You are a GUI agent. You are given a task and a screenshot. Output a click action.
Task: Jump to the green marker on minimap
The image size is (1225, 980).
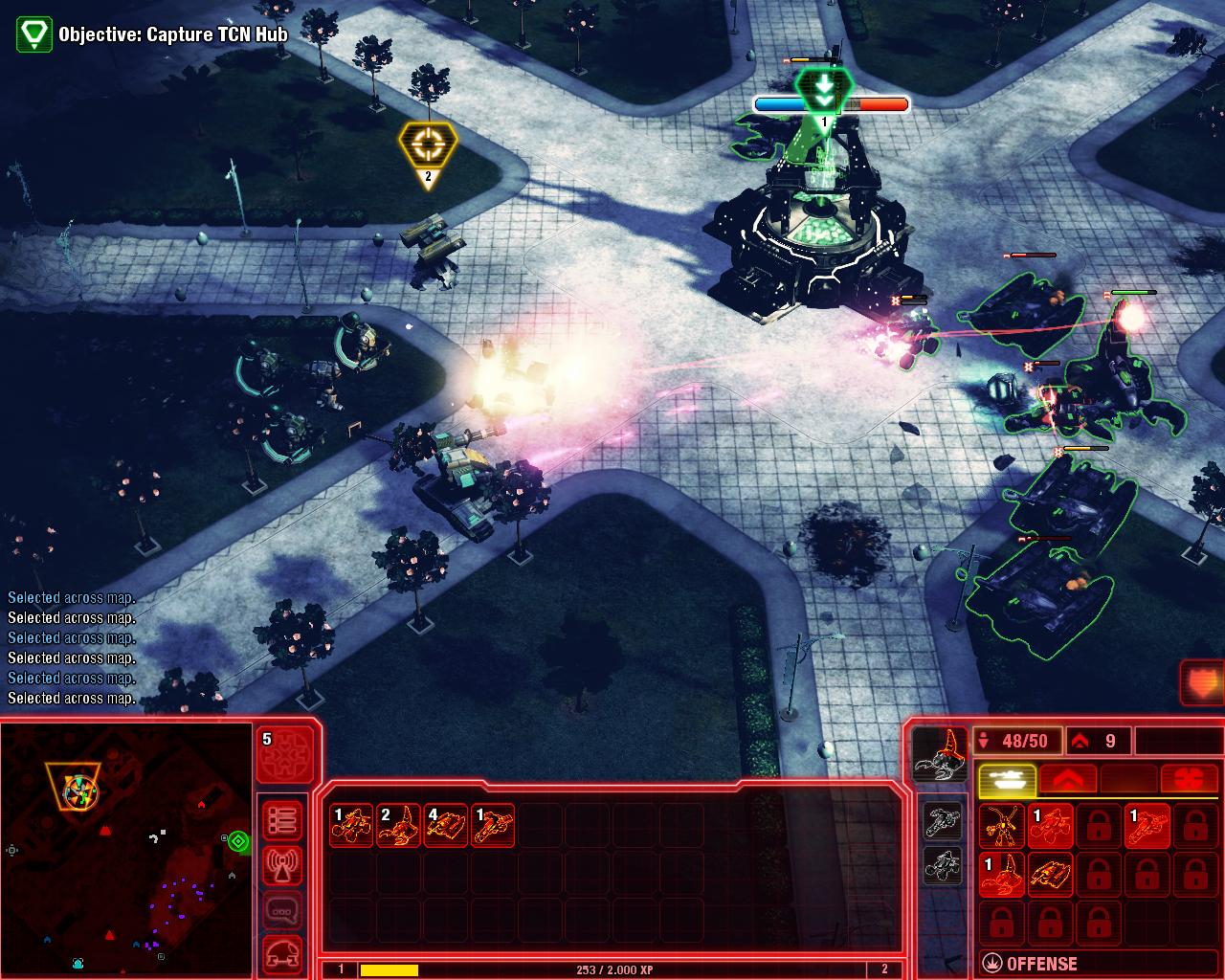coord(238,841)
